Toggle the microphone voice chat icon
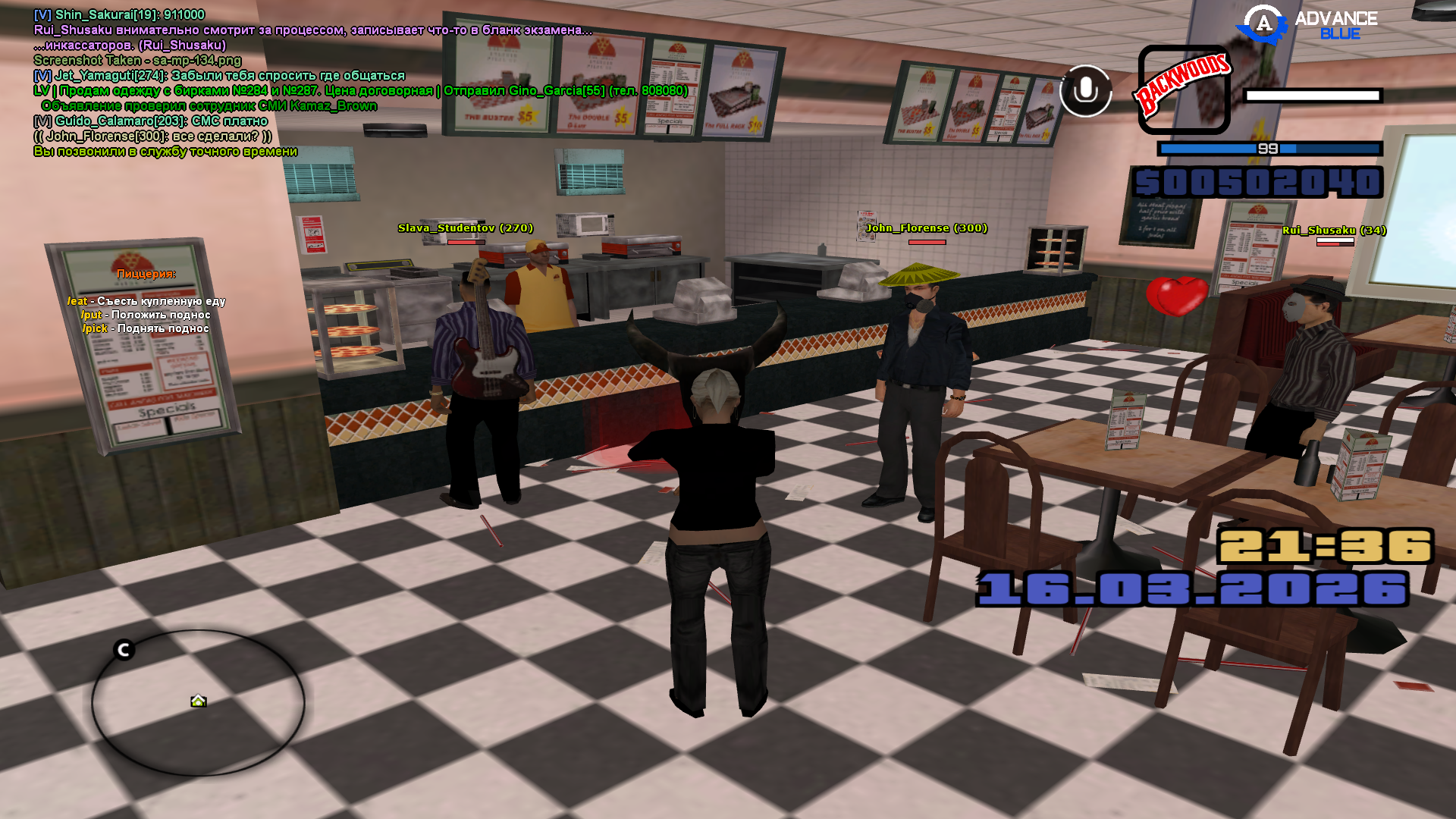Screen dimensions: 1456x819 point(1085,91)
